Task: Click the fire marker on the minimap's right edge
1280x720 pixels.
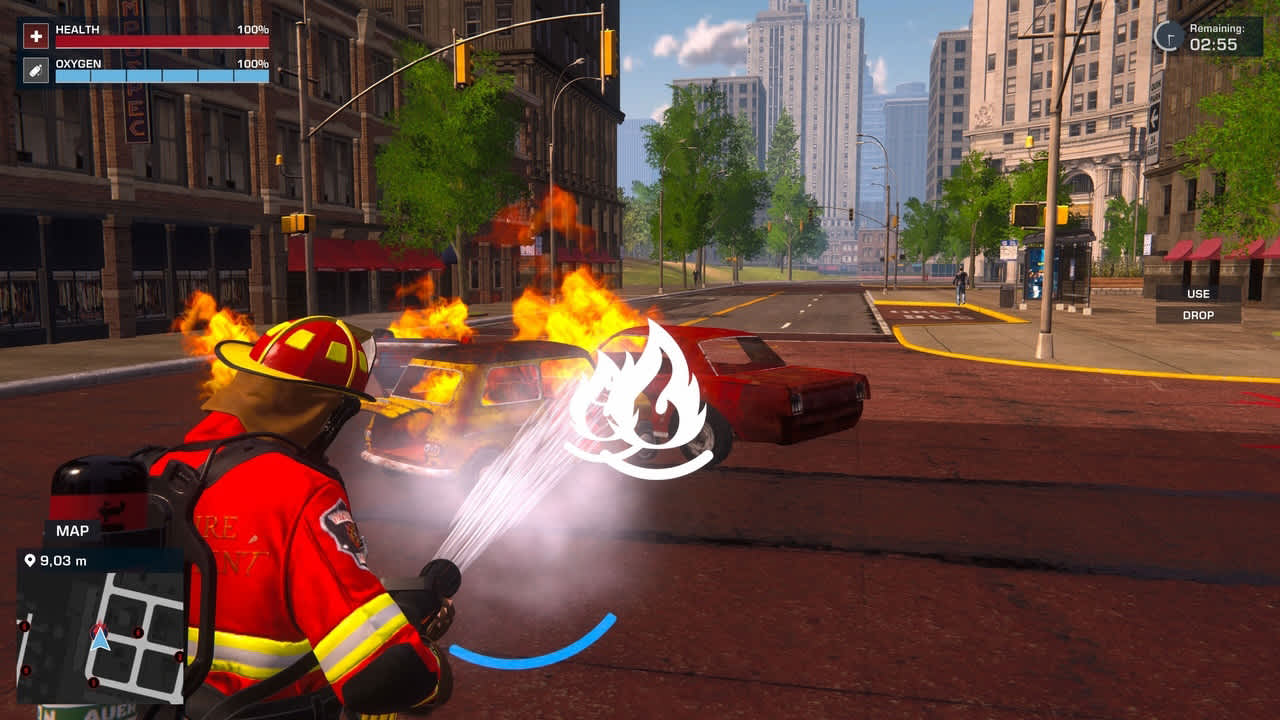Action: pyautogui.click(x=179, y=657)
